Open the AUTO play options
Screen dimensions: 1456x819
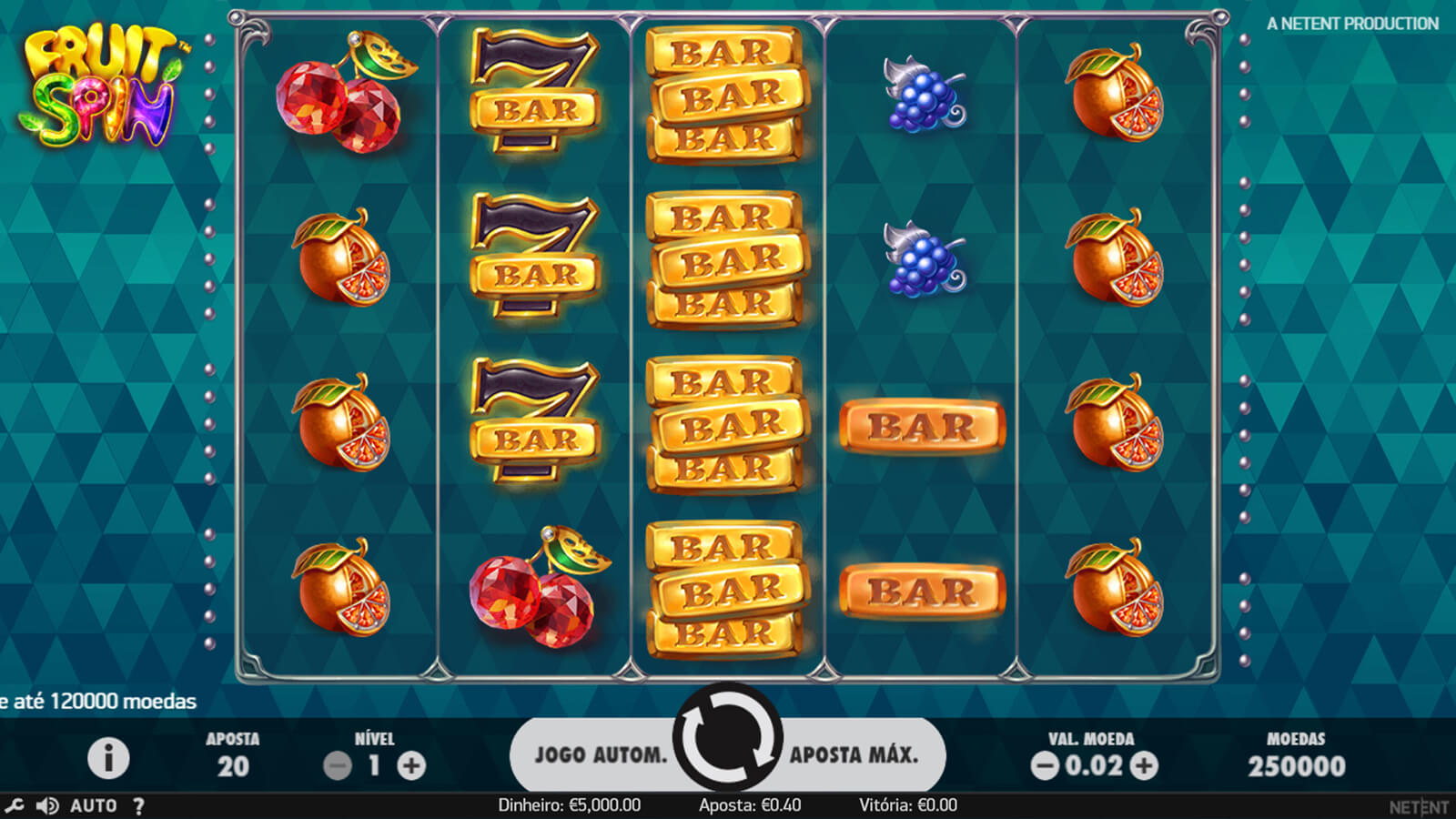tap(93, 805)
